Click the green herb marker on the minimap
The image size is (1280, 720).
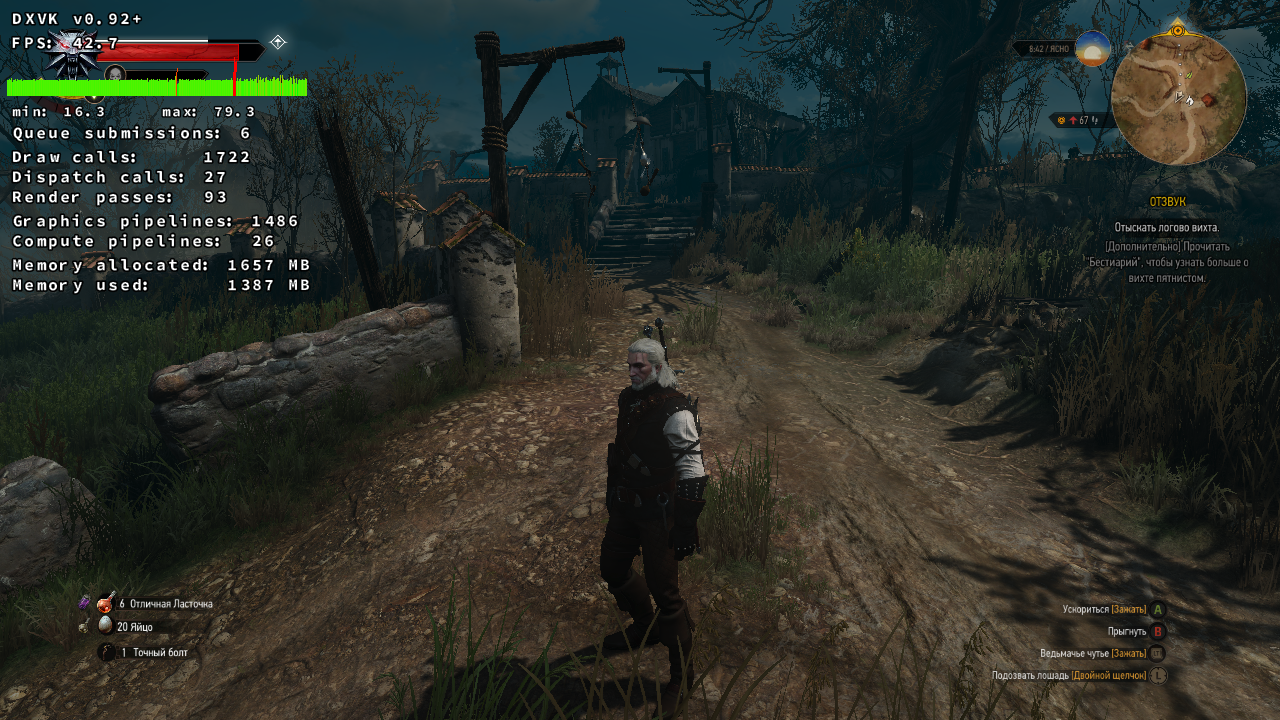coord(1189,75)
